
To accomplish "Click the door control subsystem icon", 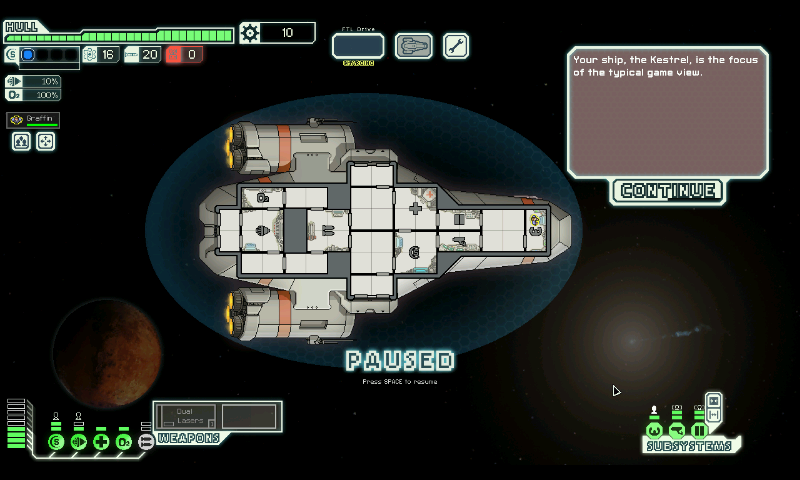I will coord(699,430).
